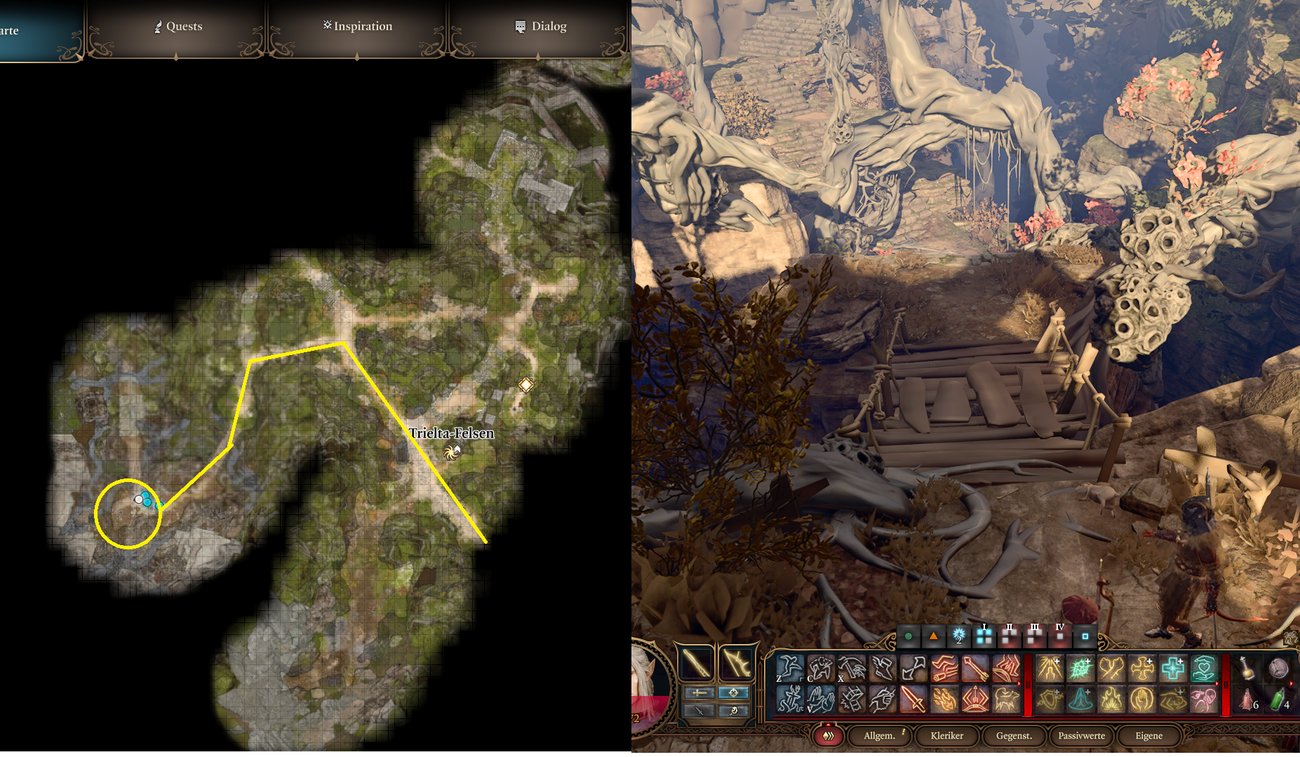Open the Inspiration tab
Viewport: 1300px width, 757px height.
pos(358,26)
